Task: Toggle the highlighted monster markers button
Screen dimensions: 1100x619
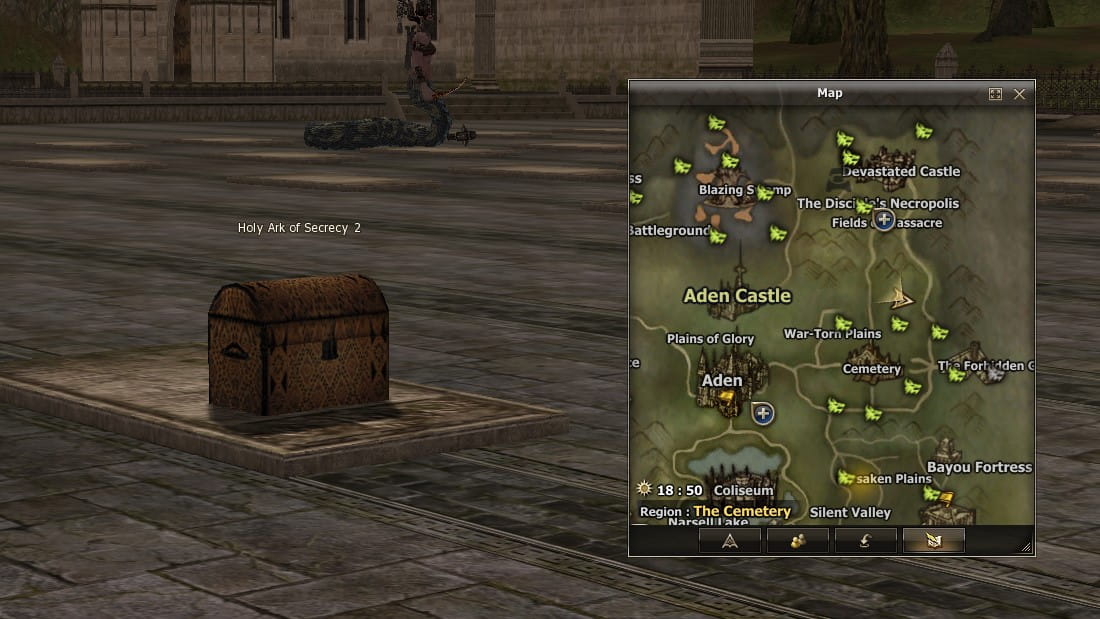Action: tap(933, 541)
